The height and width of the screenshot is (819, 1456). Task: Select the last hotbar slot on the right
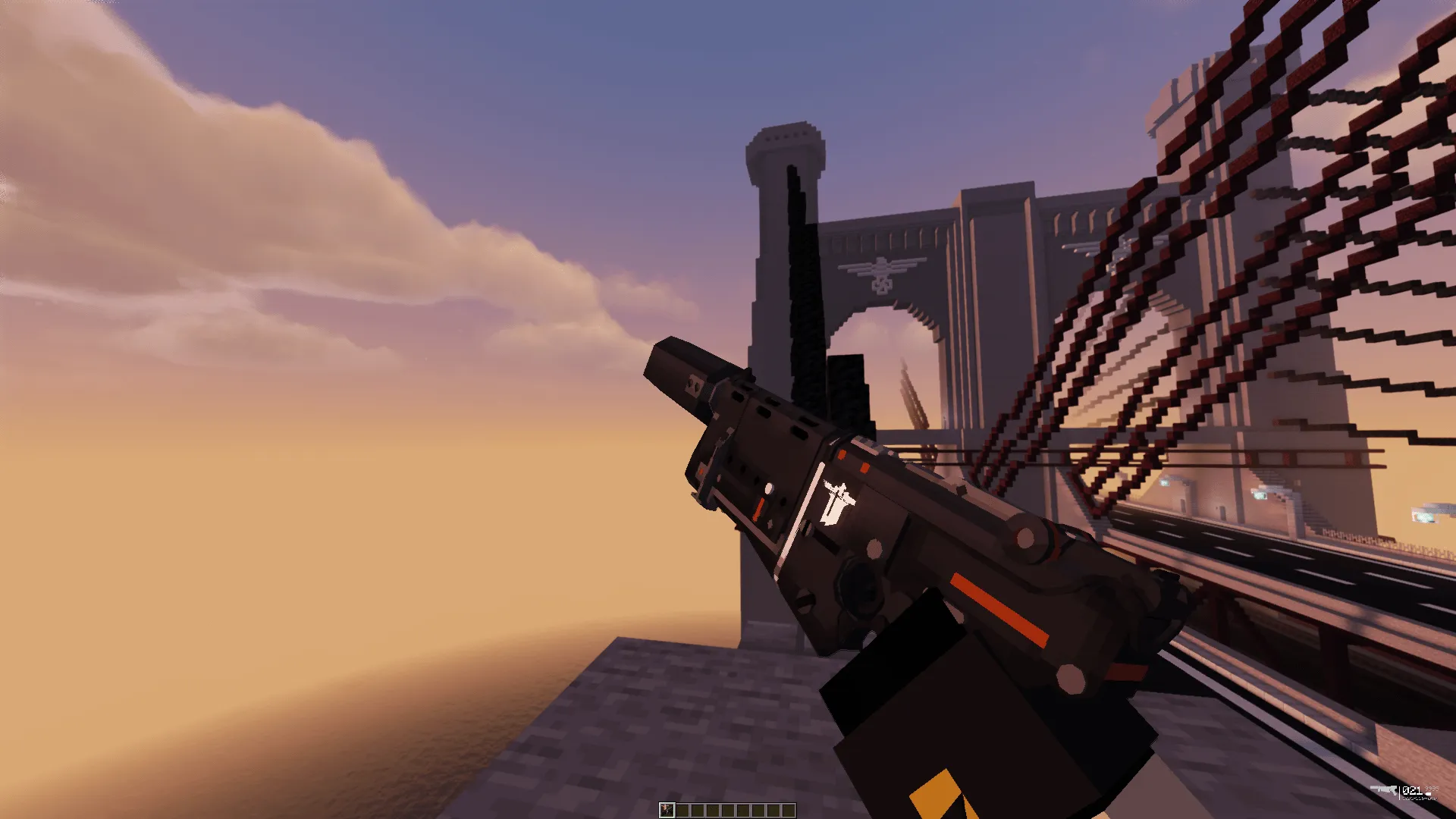(789, 810)
